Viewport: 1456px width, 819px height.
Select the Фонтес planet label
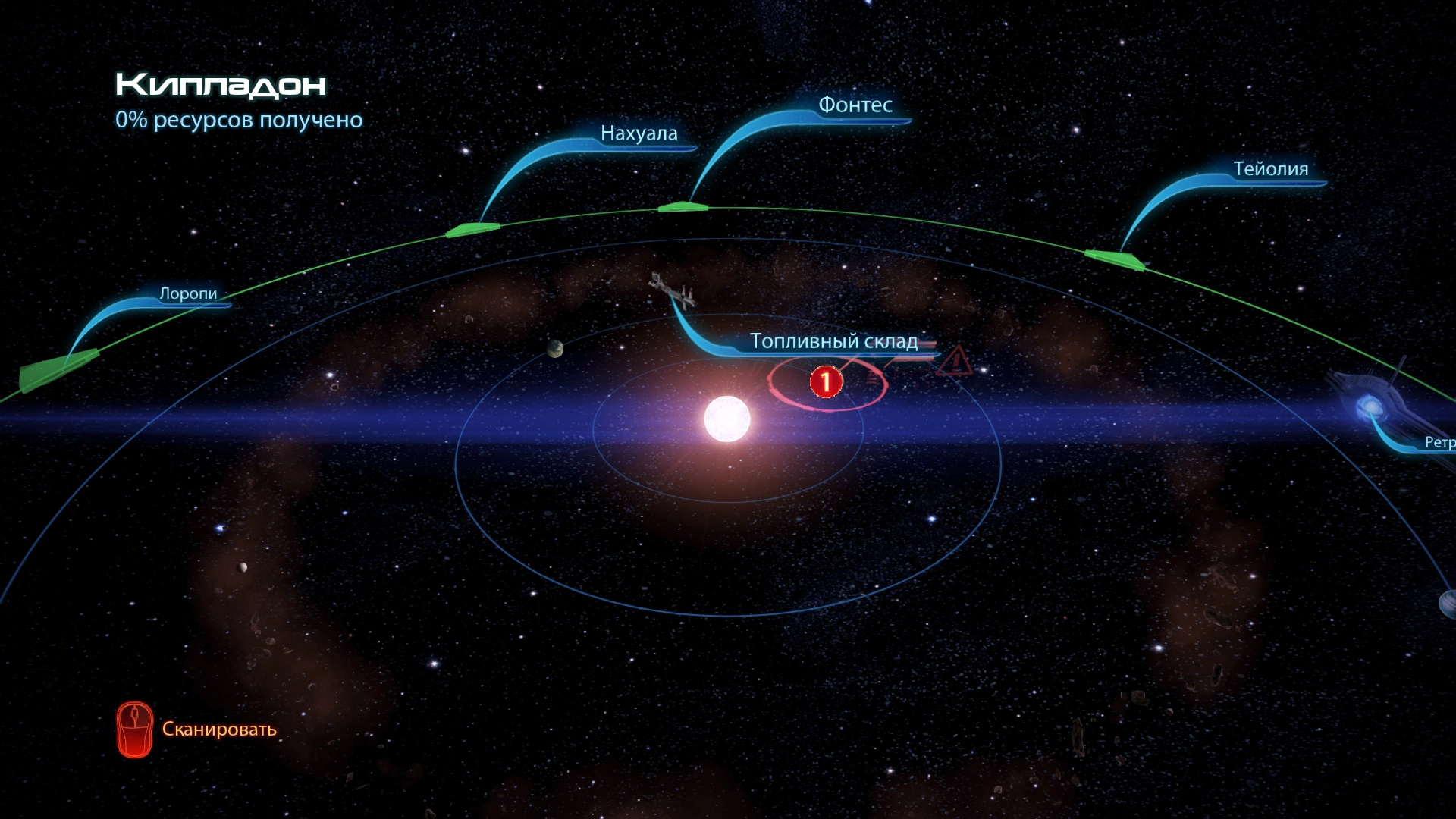coord(855,105)
